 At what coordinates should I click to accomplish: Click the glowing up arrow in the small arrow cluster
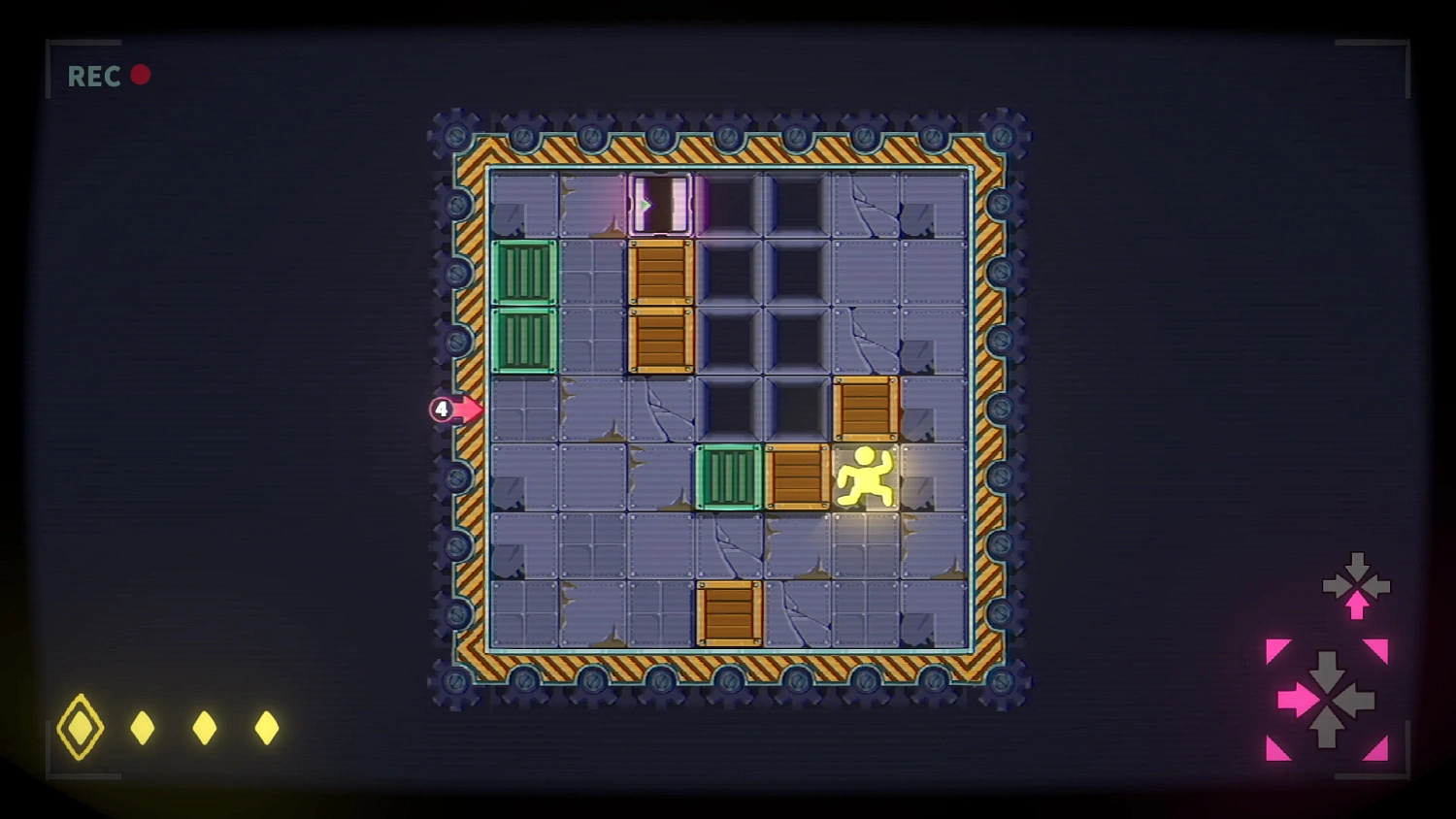coord(1356,604)
